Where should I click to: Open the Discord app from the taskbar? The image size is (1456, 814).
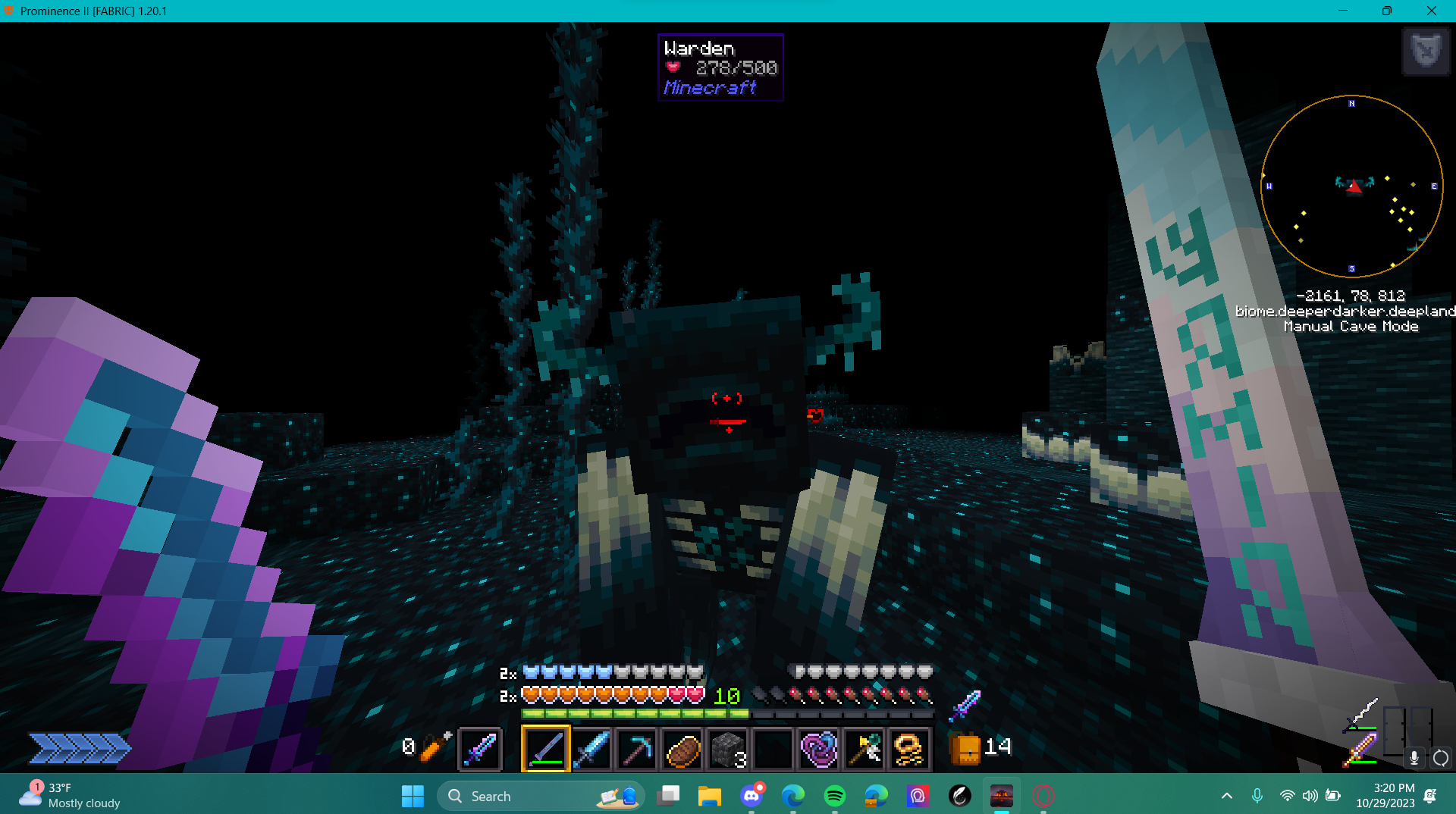click(x=752, y=796)
